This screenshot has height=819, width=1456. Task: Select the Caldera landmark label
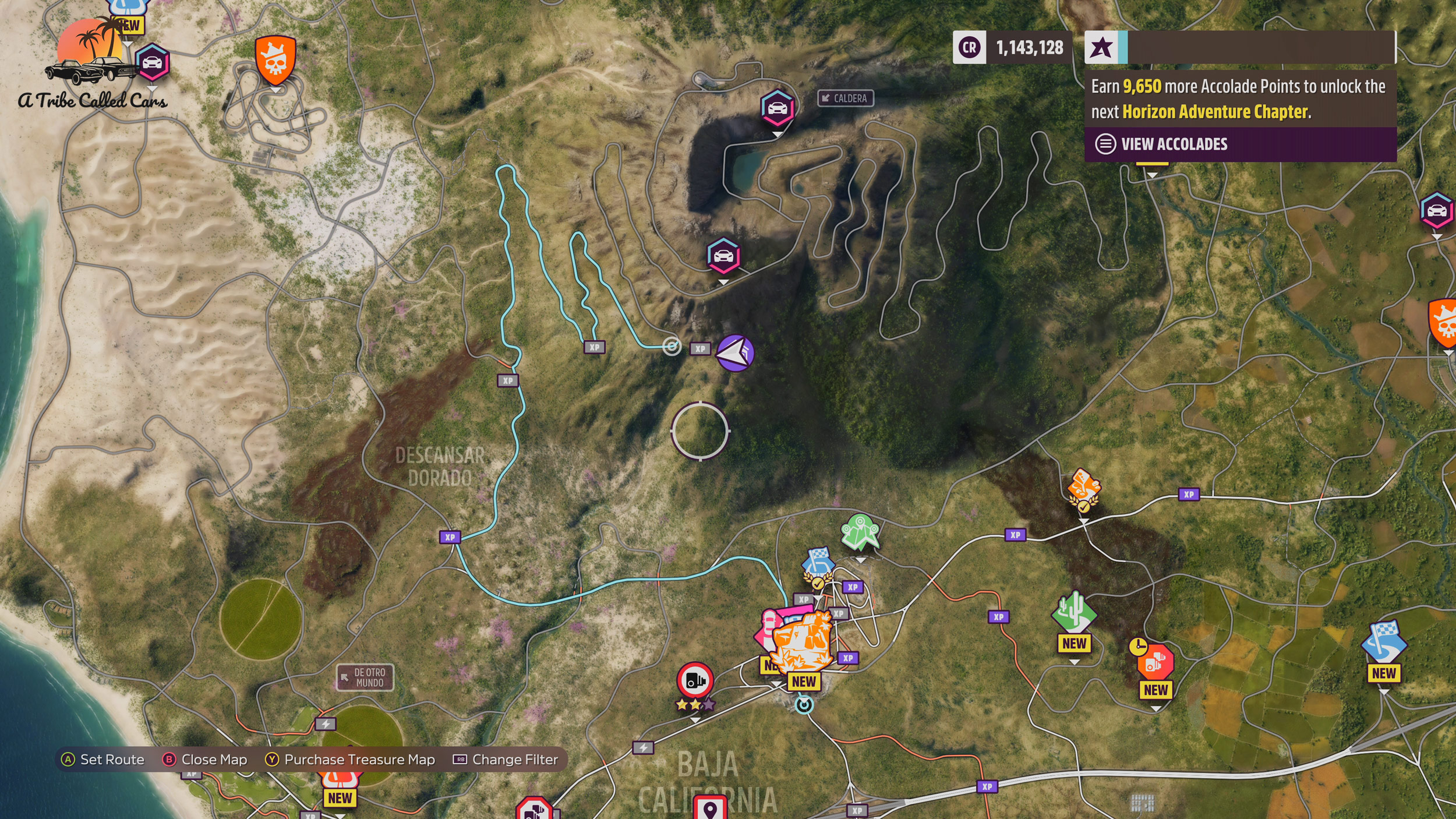click(x=845, y=98)
